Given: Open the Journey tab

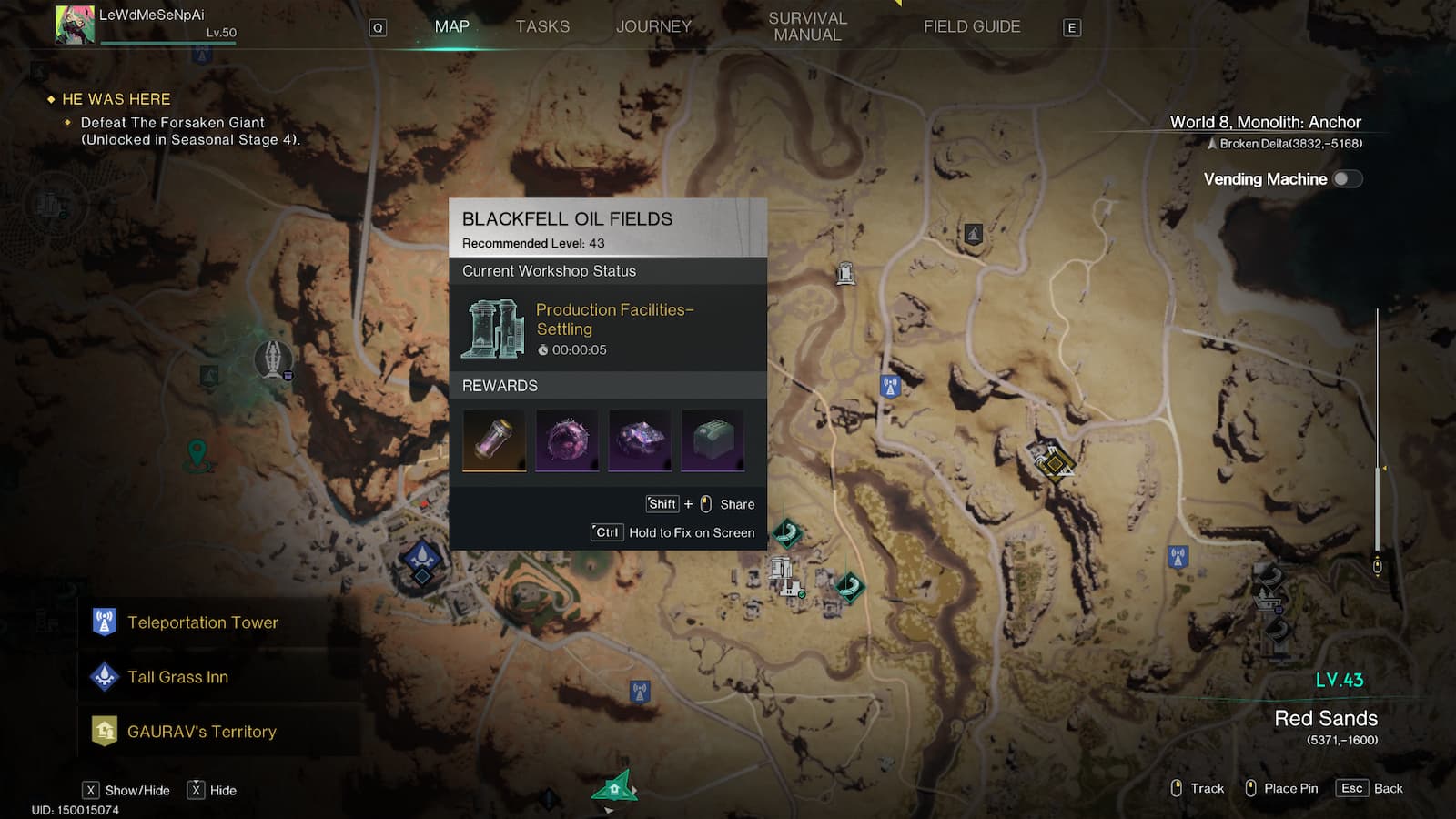Looking at the screenshot, I should (653, 27).
